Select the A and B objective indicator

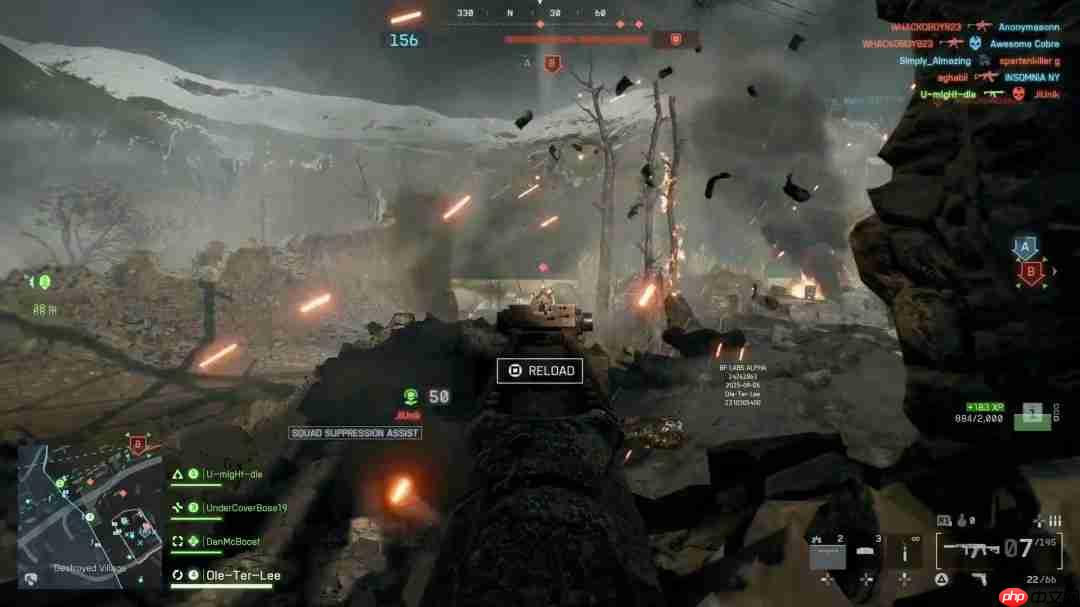1028,259
